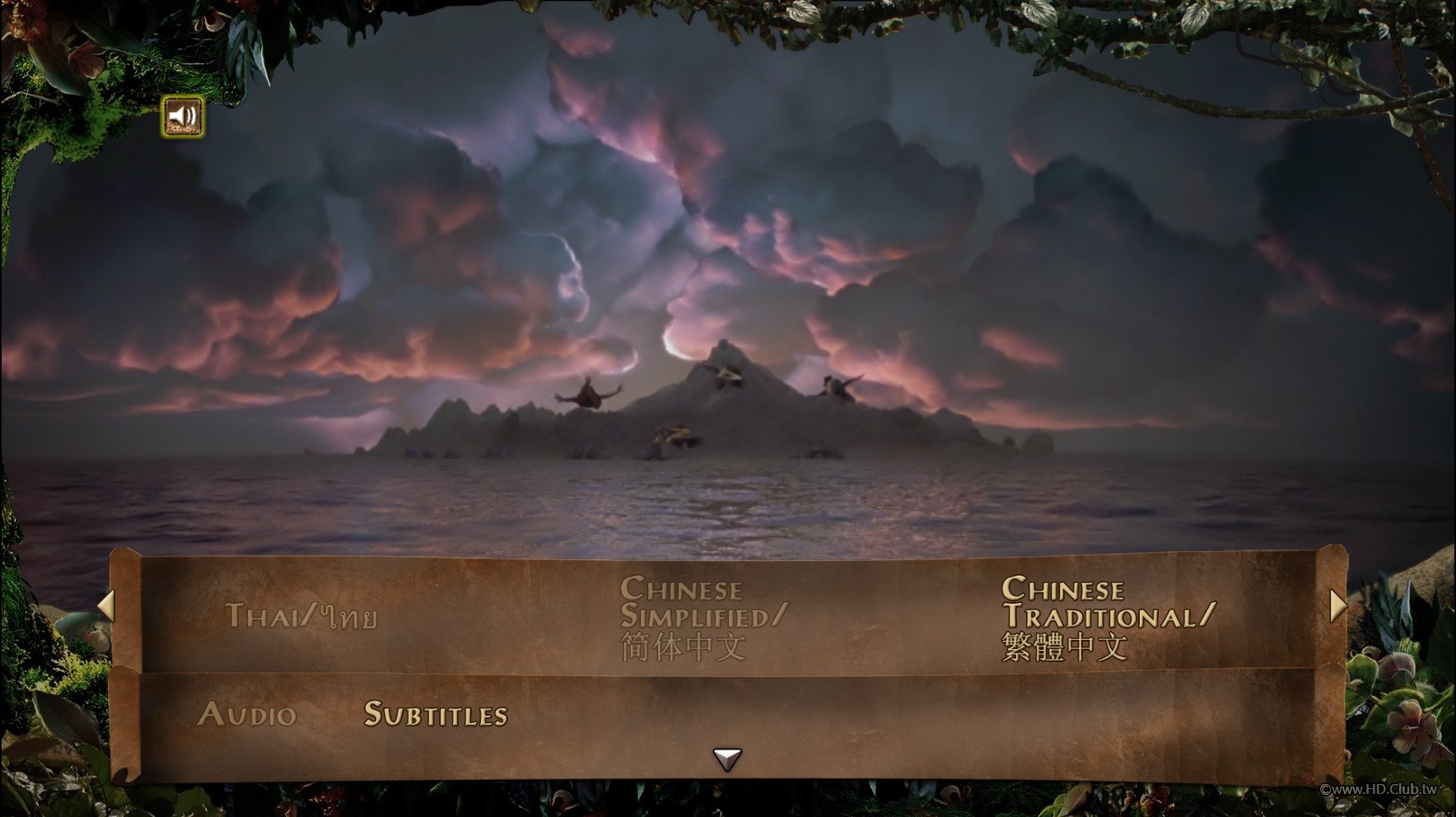Screen dimensions: 1456x817
Task: Pick Chinese Traditional subtitles
Action: 1107,618
